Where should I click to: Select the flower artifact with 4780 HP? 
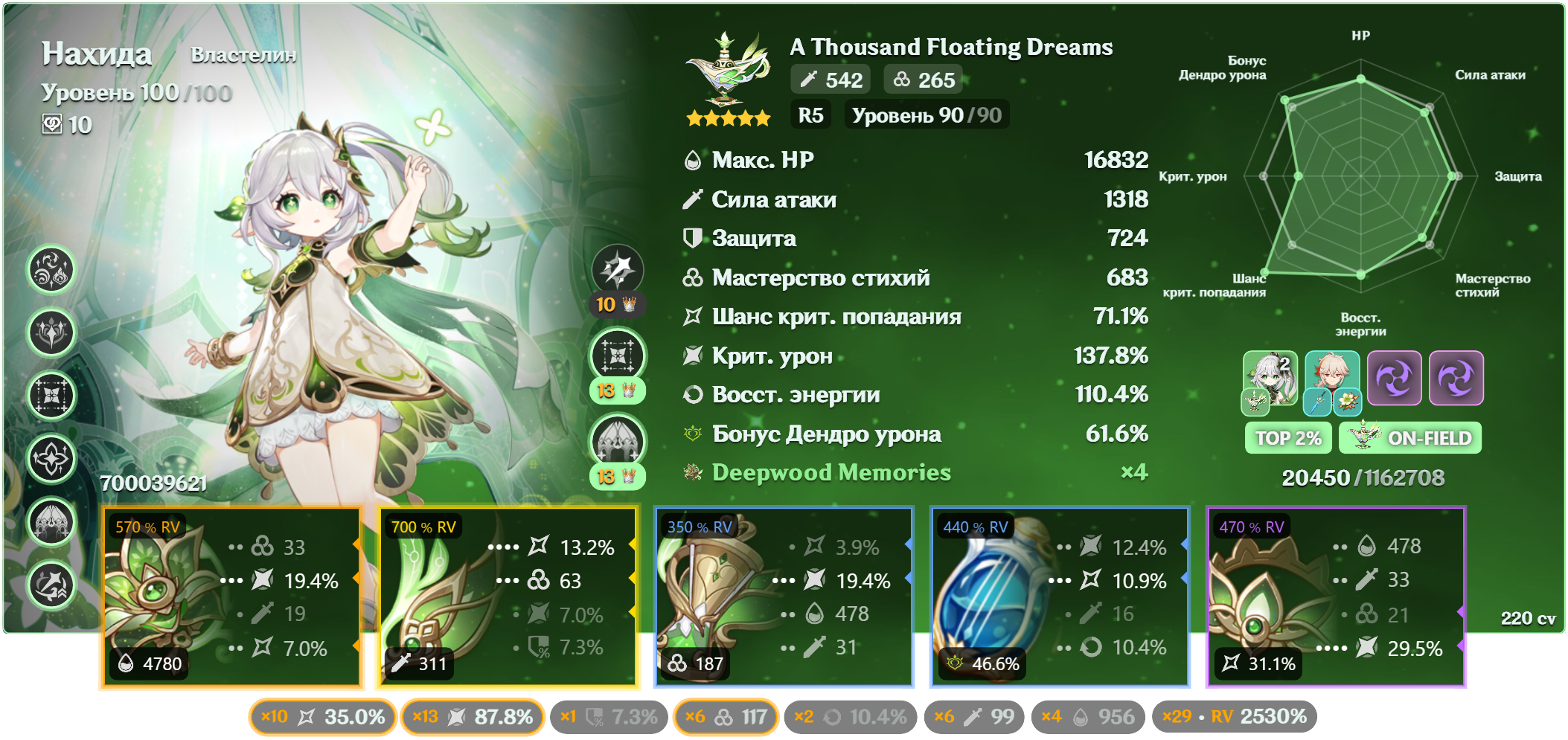tap(231, 597)
